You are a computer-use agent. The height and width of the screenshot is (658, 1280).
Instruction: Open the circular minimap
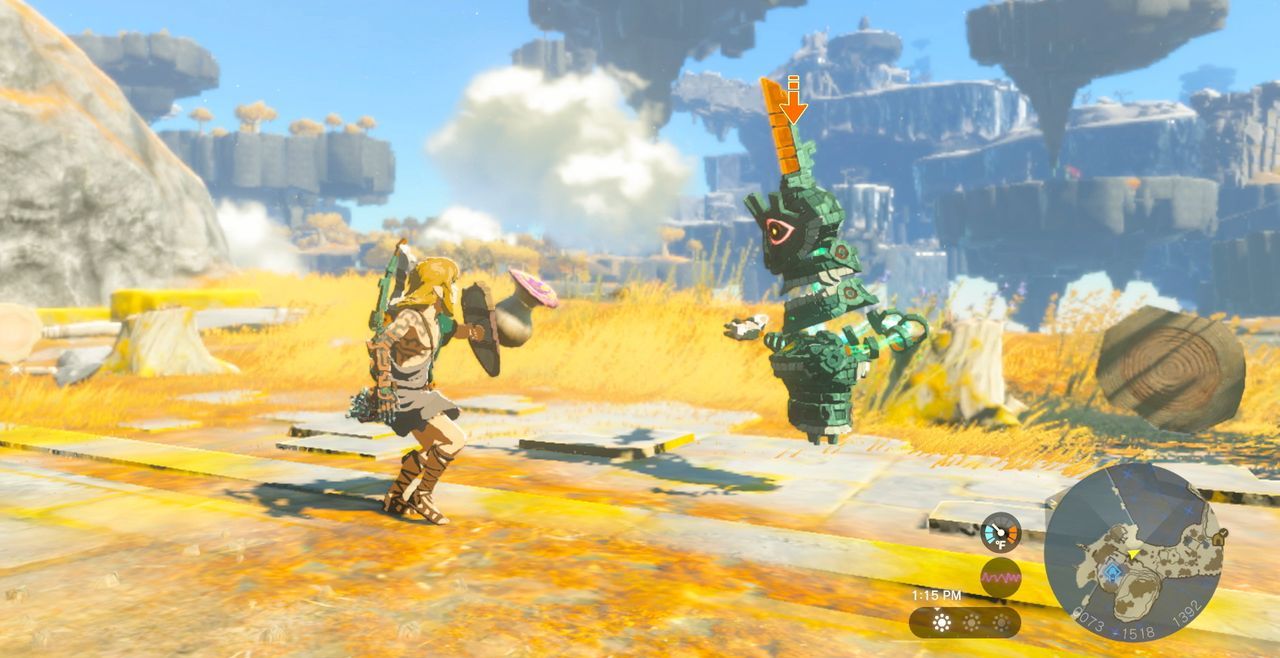tap(1134, 551)
